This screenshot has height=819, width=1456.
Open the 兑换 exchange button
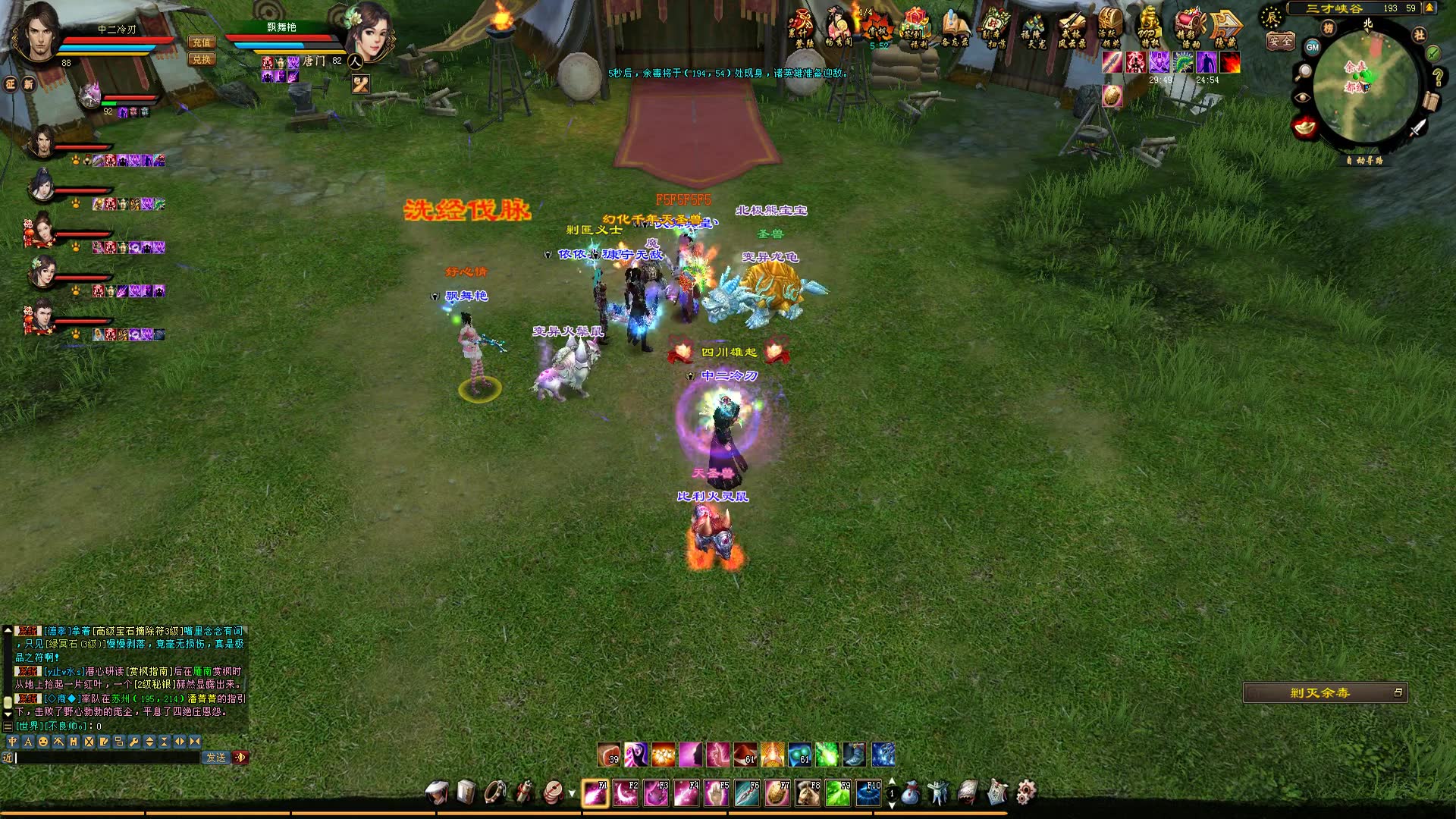202,59
